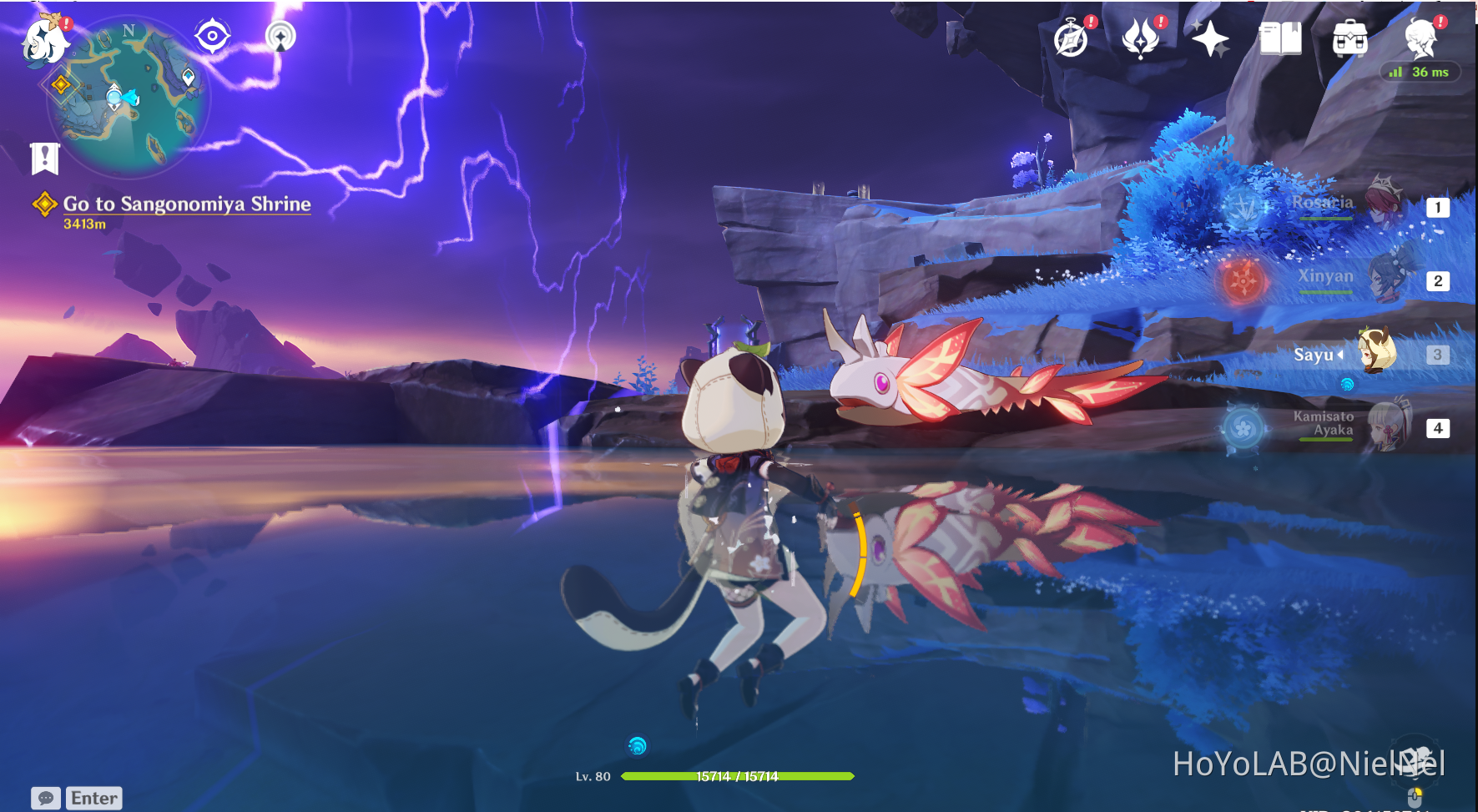Click the arrow indicator next to Sayu
Screen dimensions: 1478x812
pyautogui.click(x=1342, y=355)
